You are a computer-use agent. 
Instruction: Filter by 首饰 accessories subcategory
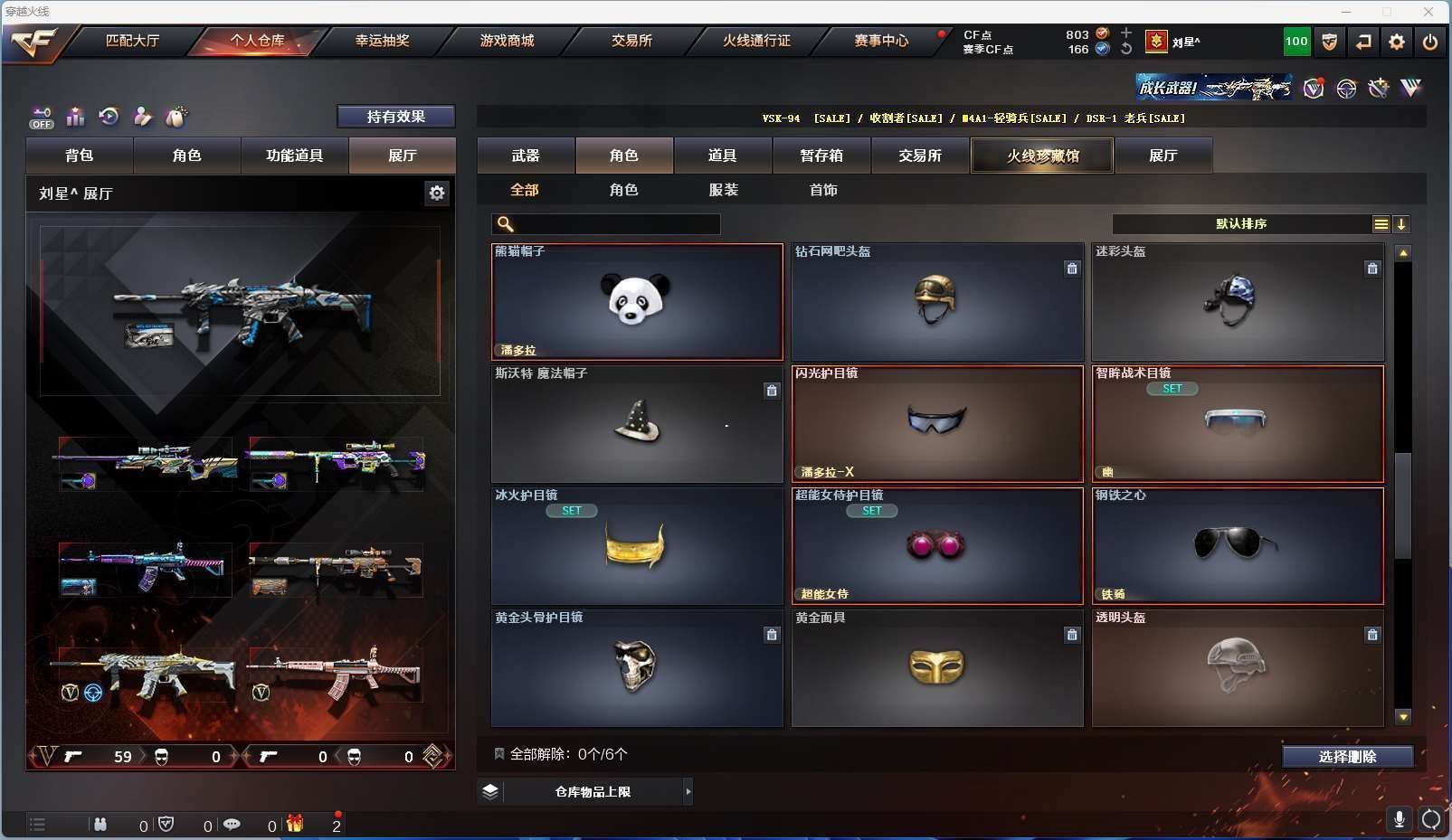click(x=823, y=190)
